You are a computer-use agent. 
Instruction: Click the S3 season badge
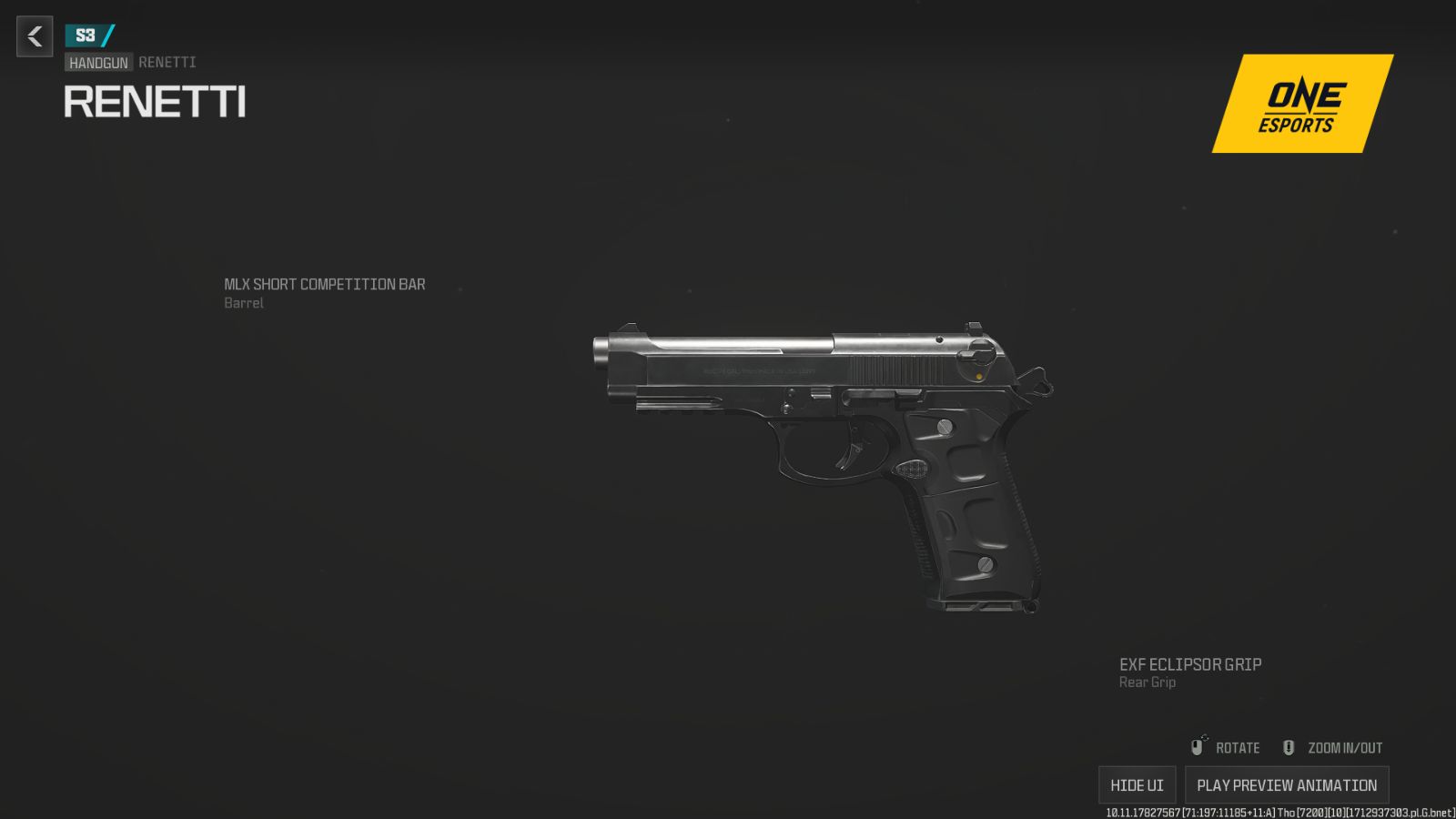87,36
